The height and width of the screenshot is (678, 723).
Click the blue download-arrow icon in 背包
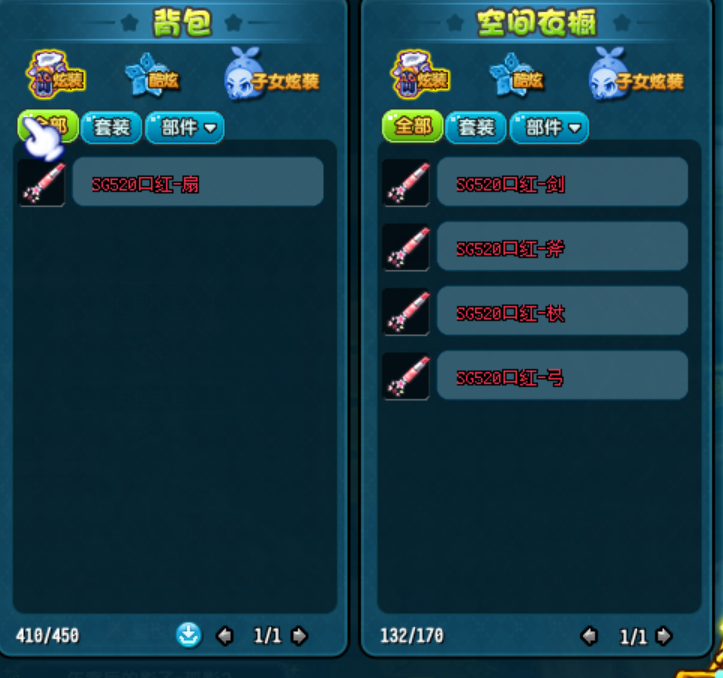click(189, 634)
